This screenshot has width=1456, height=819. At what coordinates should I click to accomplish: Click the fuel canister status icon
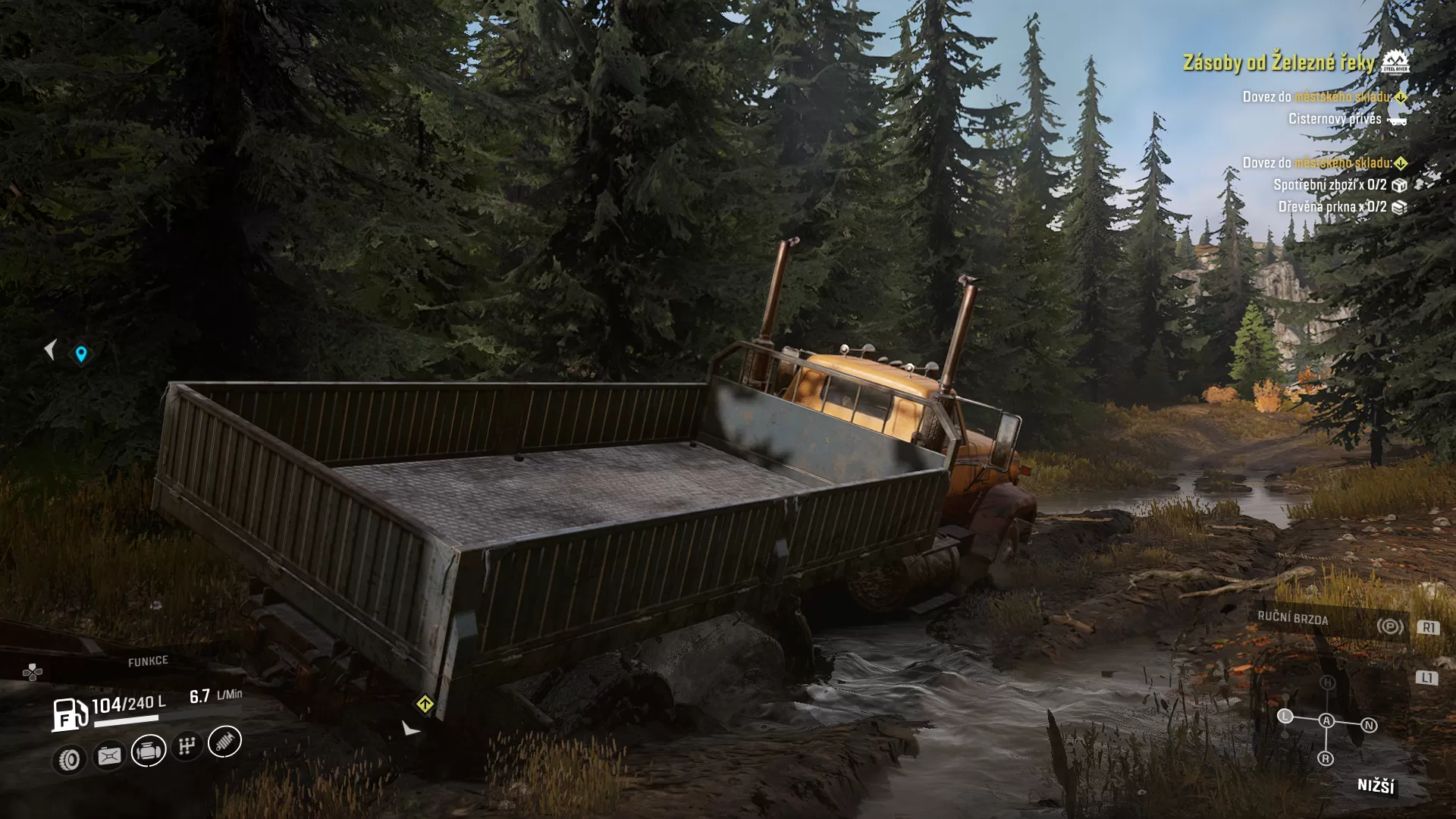click(x=109, y=756)
